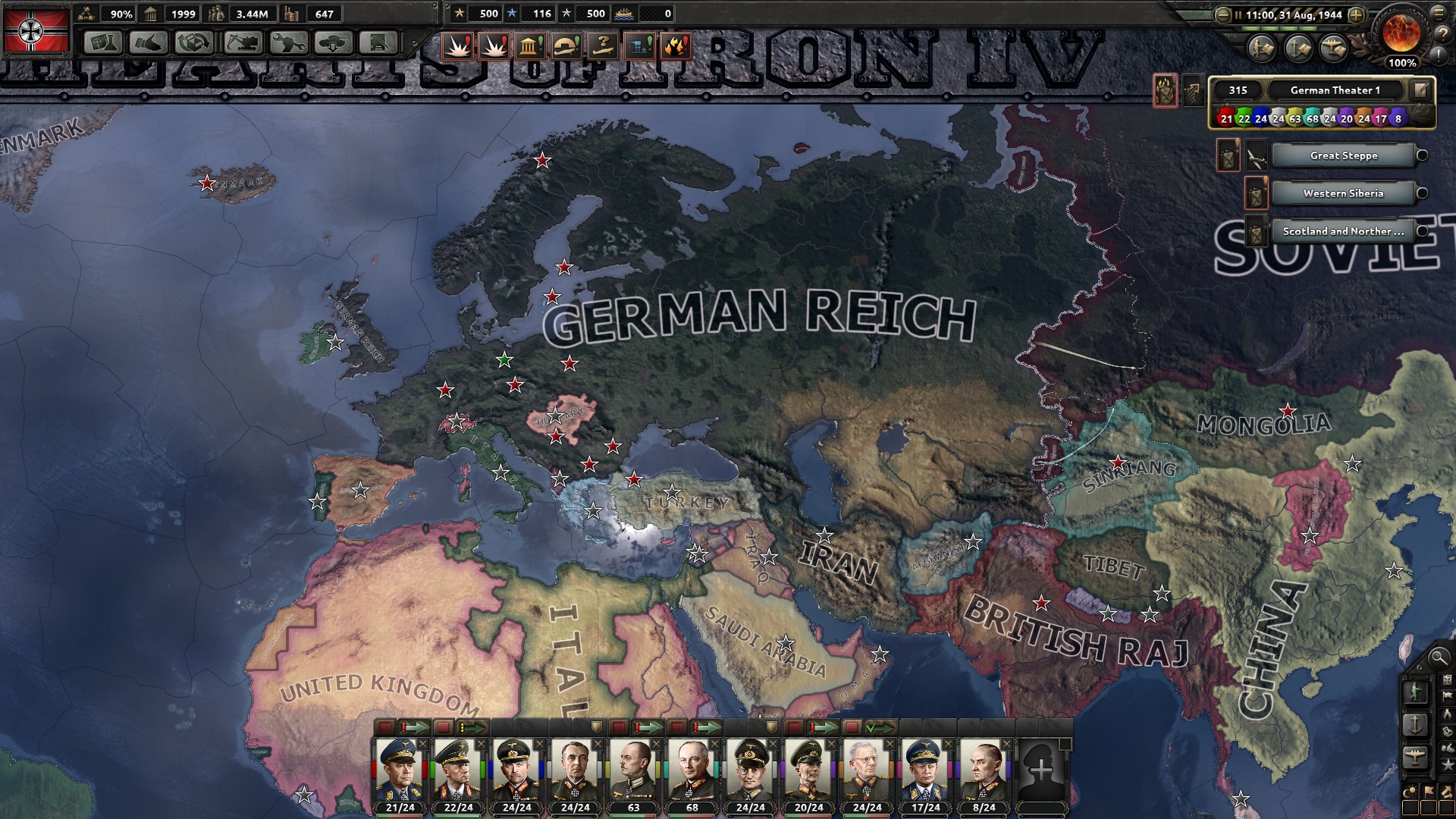1456x819 pixels.
Task: Open the navy anchor view button
Action: click(x=1415, y=725)
